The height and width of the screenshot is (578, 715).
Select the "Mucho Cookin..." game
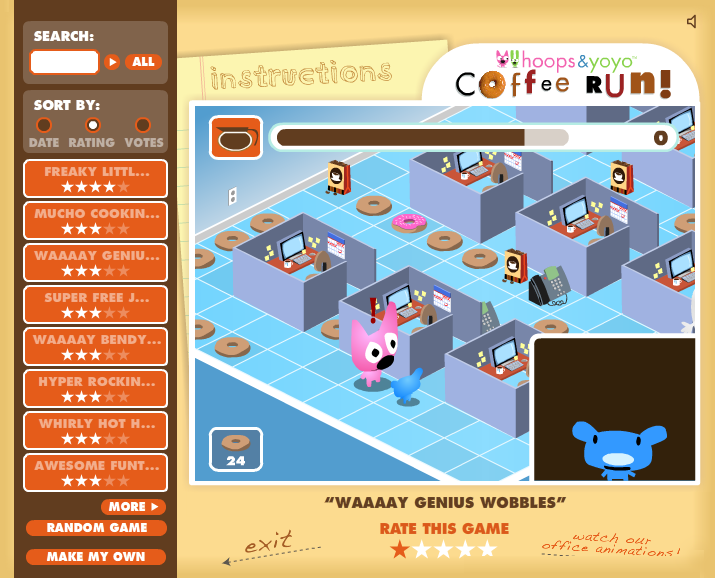pos(96,221)
